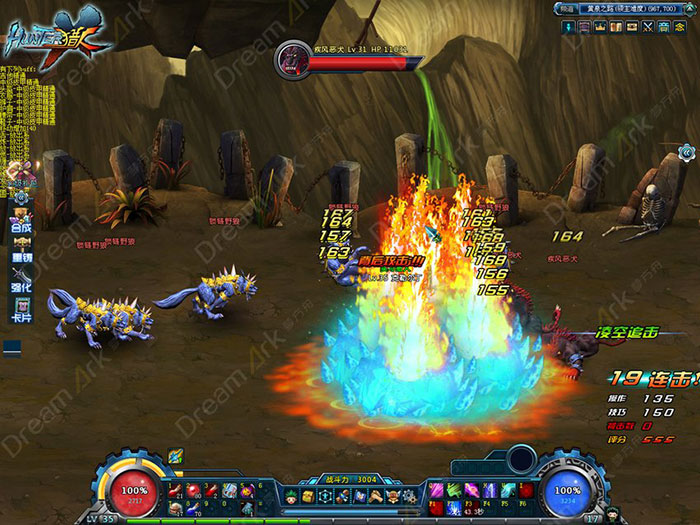Click the small blue square under the side menu

(12, 347)
